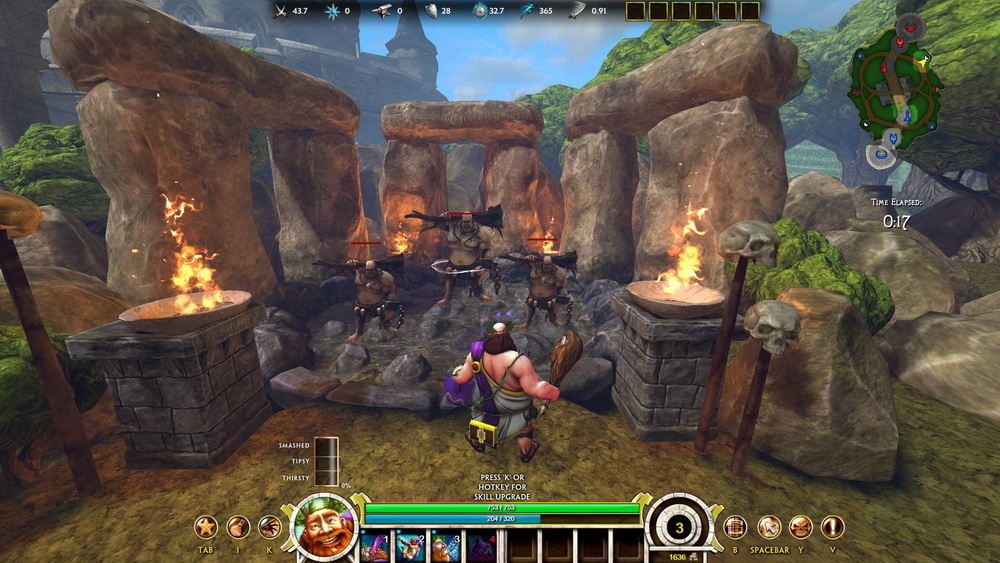The height and width of the screenshot is (563, 1000).
Task: Select the ultimate ability numbered 4
Action: tap(481, 547)
